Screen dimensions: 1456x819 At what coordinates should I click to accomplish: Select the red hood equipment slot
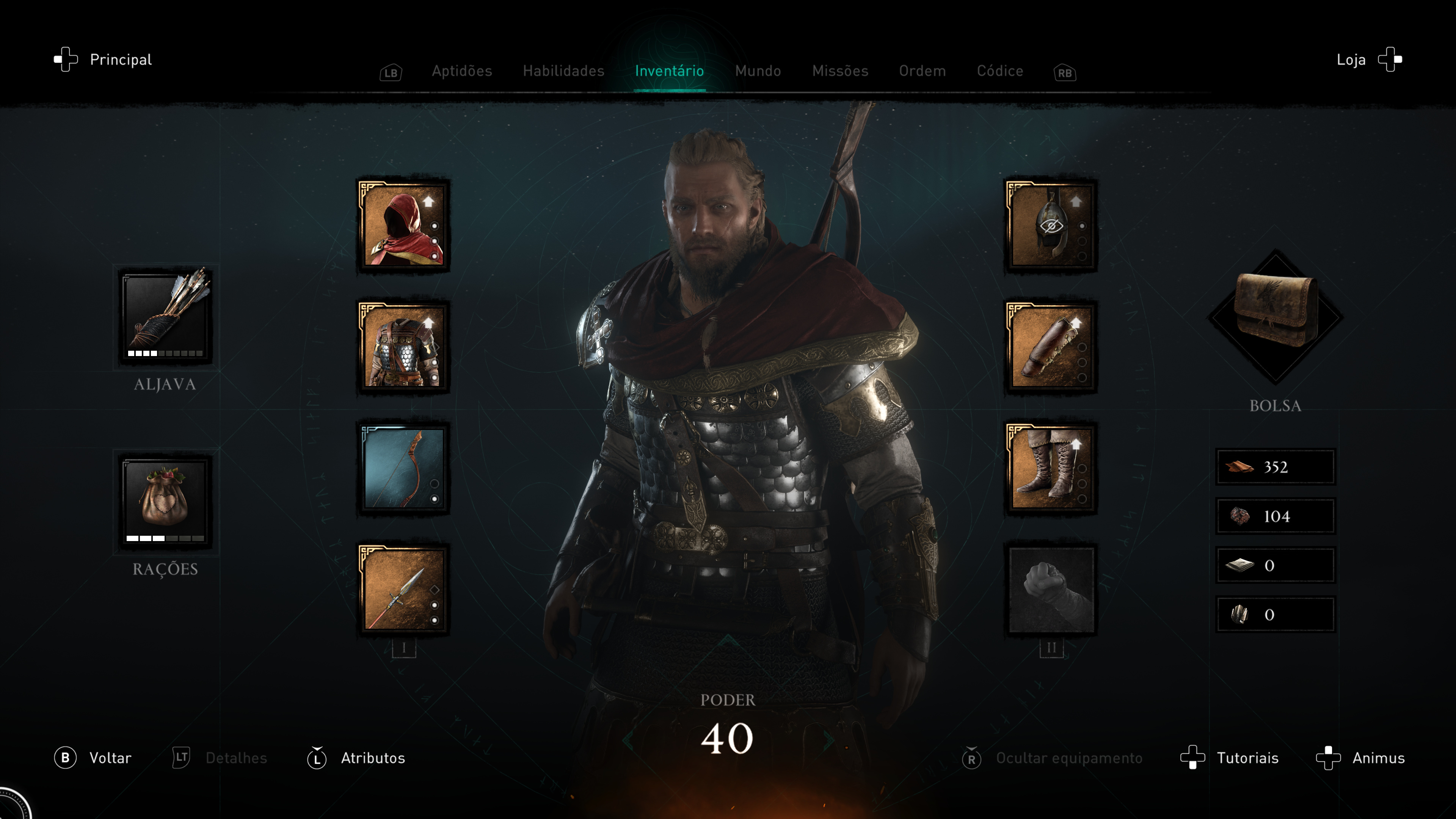tap(403, 226)
